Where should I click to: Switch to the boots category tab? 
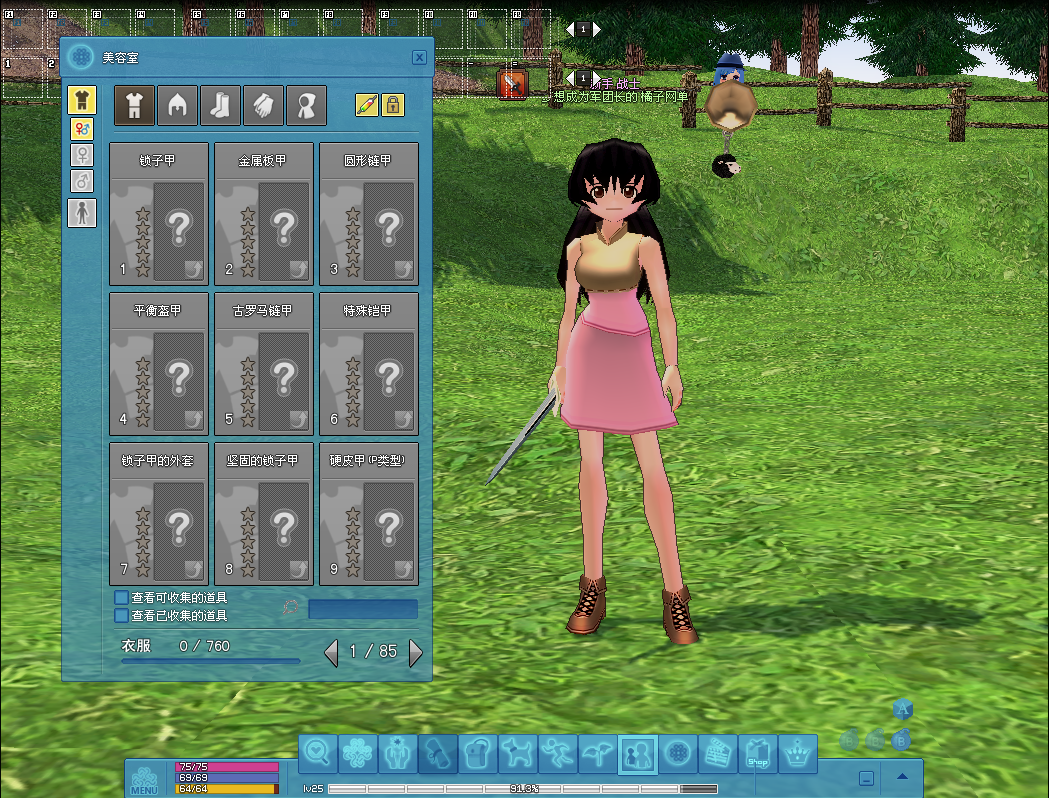click(221, 105)
